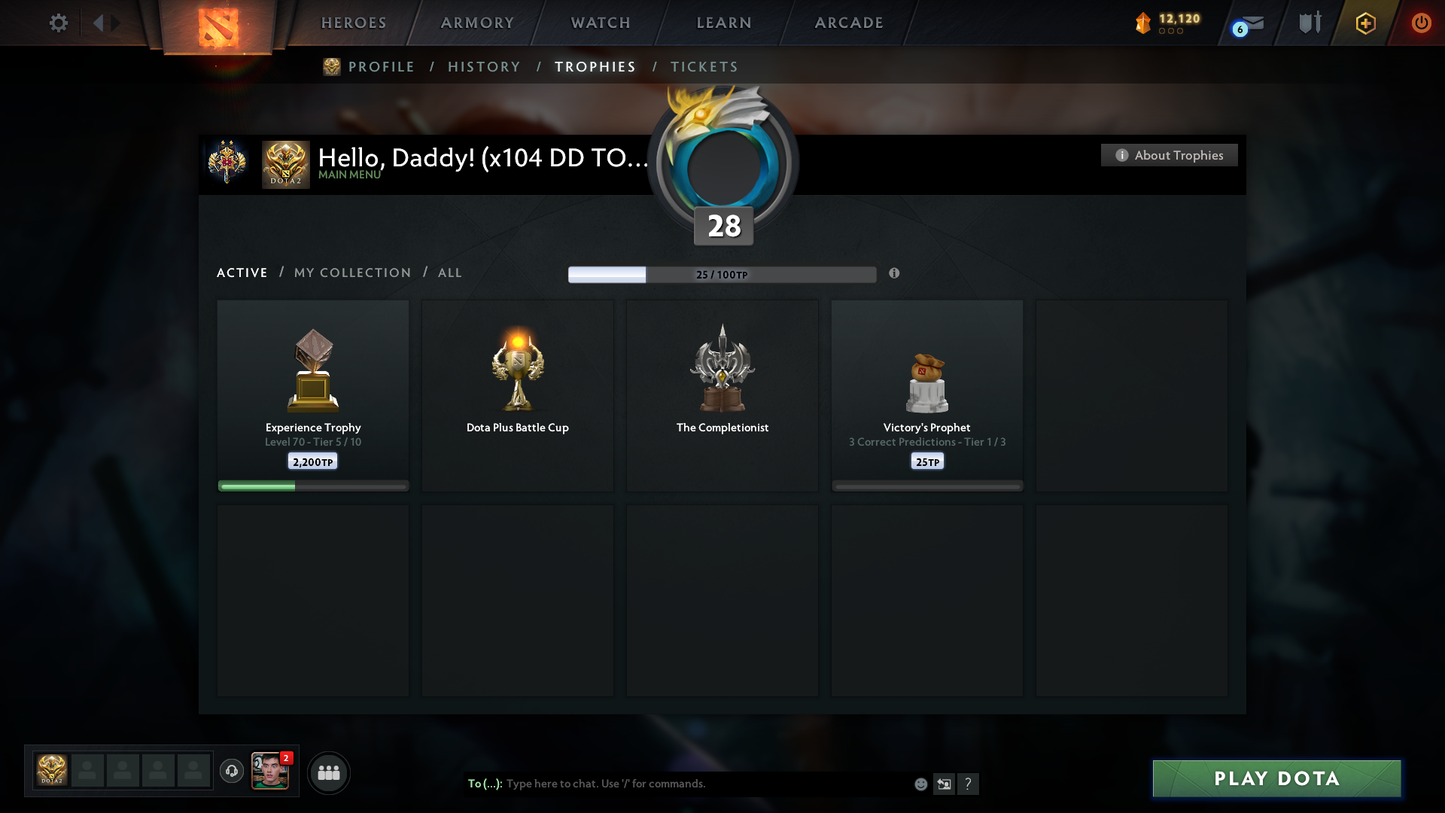Open the Armory via the shield and sword icon
The image size is (1445, 813).
pos(1310,22)
